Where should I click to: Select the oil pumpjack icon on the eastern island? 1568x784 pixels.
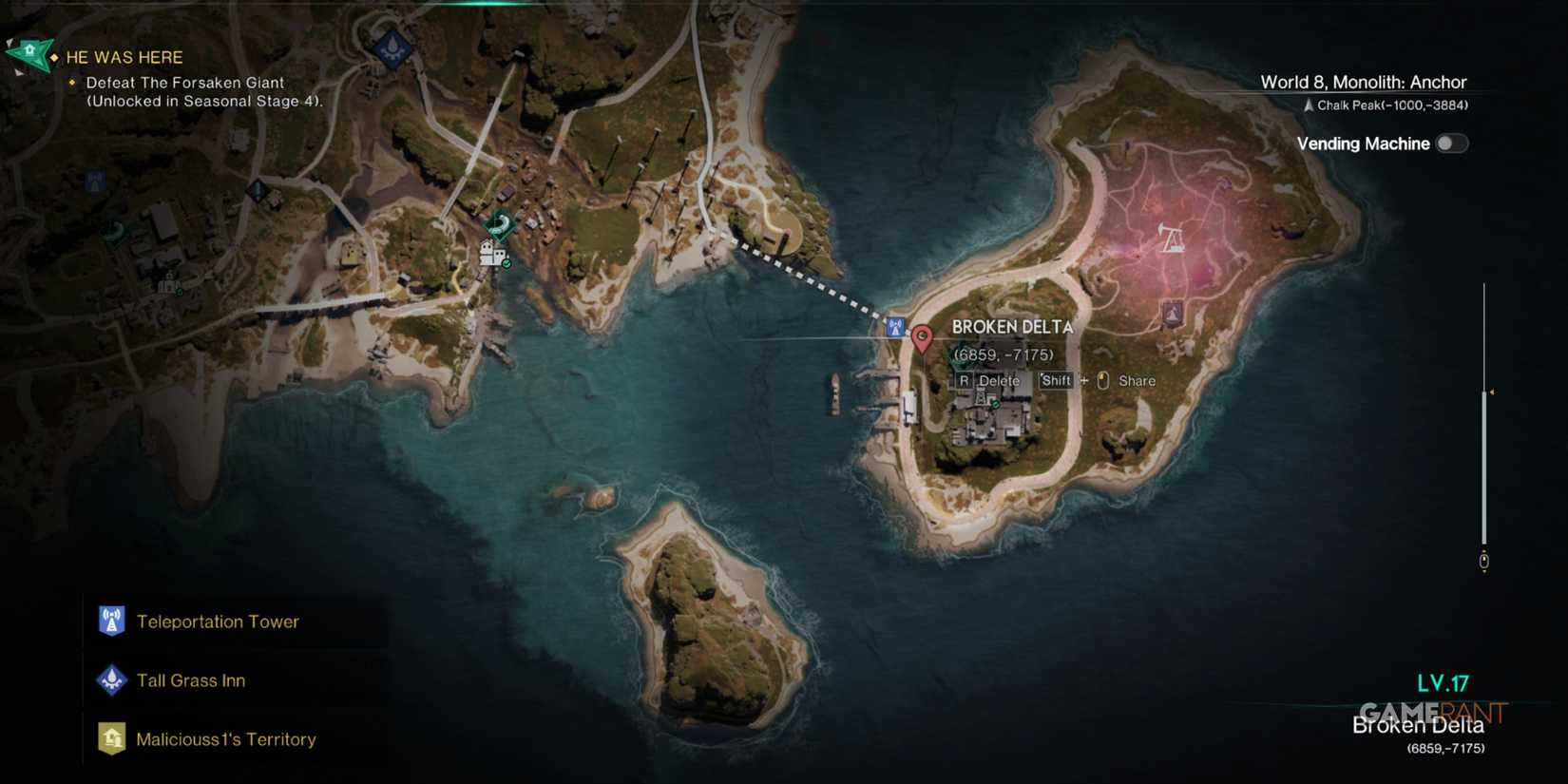point(1170,239)
